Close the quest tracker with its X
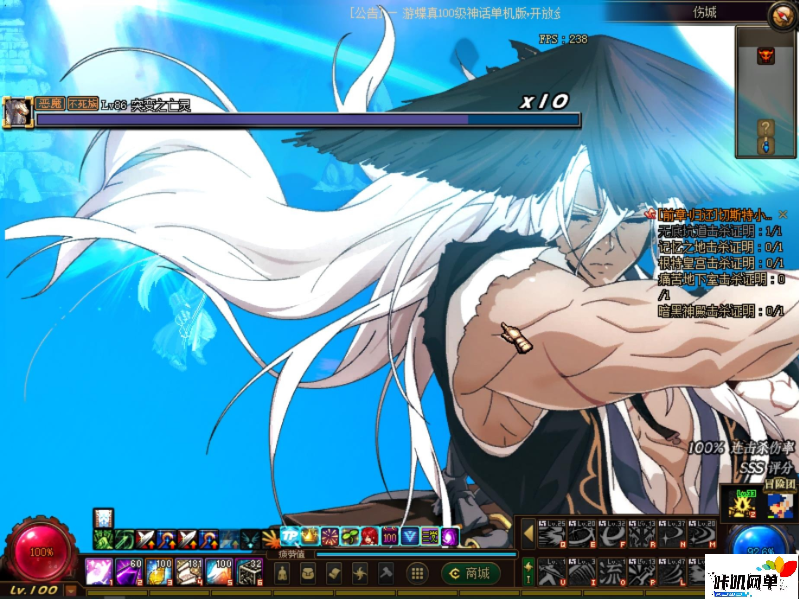The height and width of the screenshot is (599, 799). tap(783, 214)
